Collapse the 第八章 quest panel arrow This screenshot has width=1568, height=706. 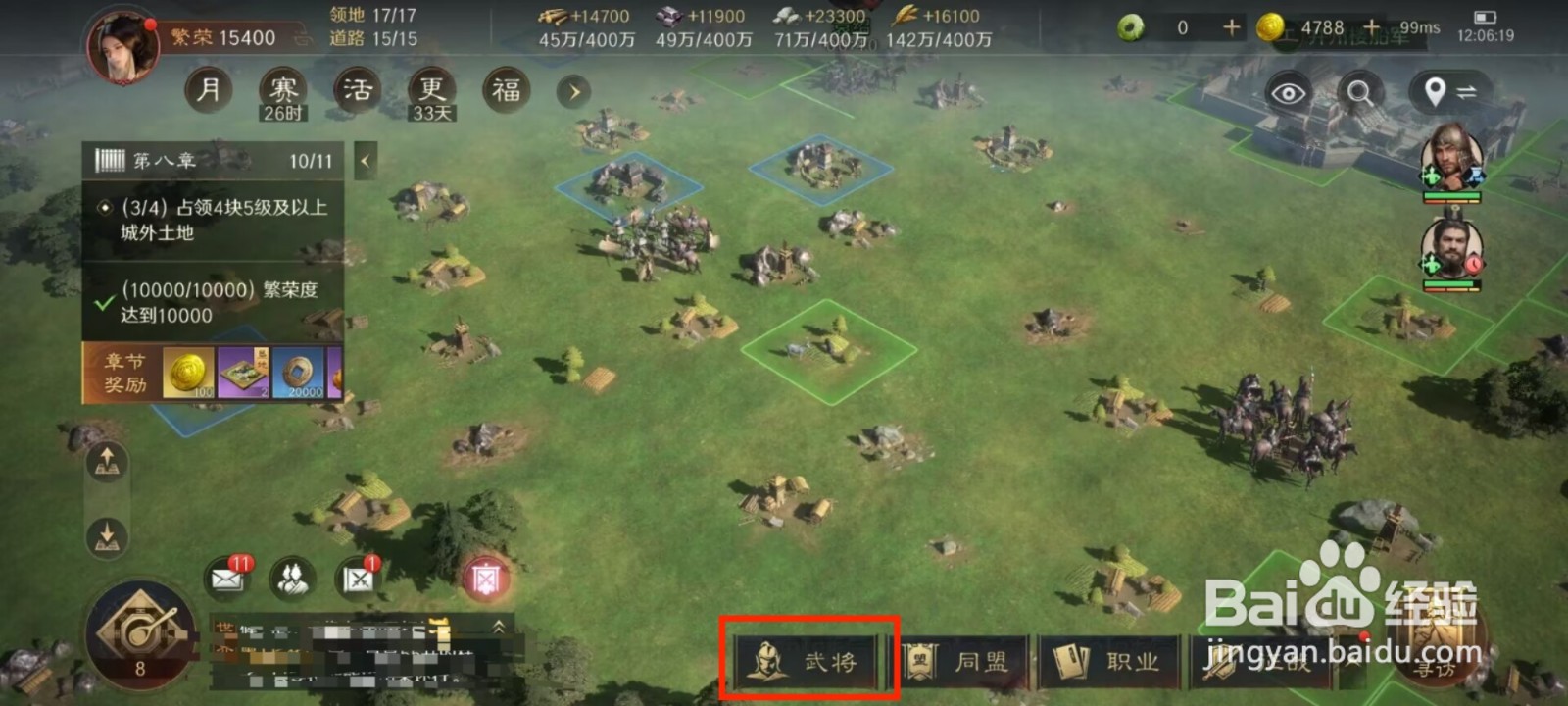click(366, 159)
